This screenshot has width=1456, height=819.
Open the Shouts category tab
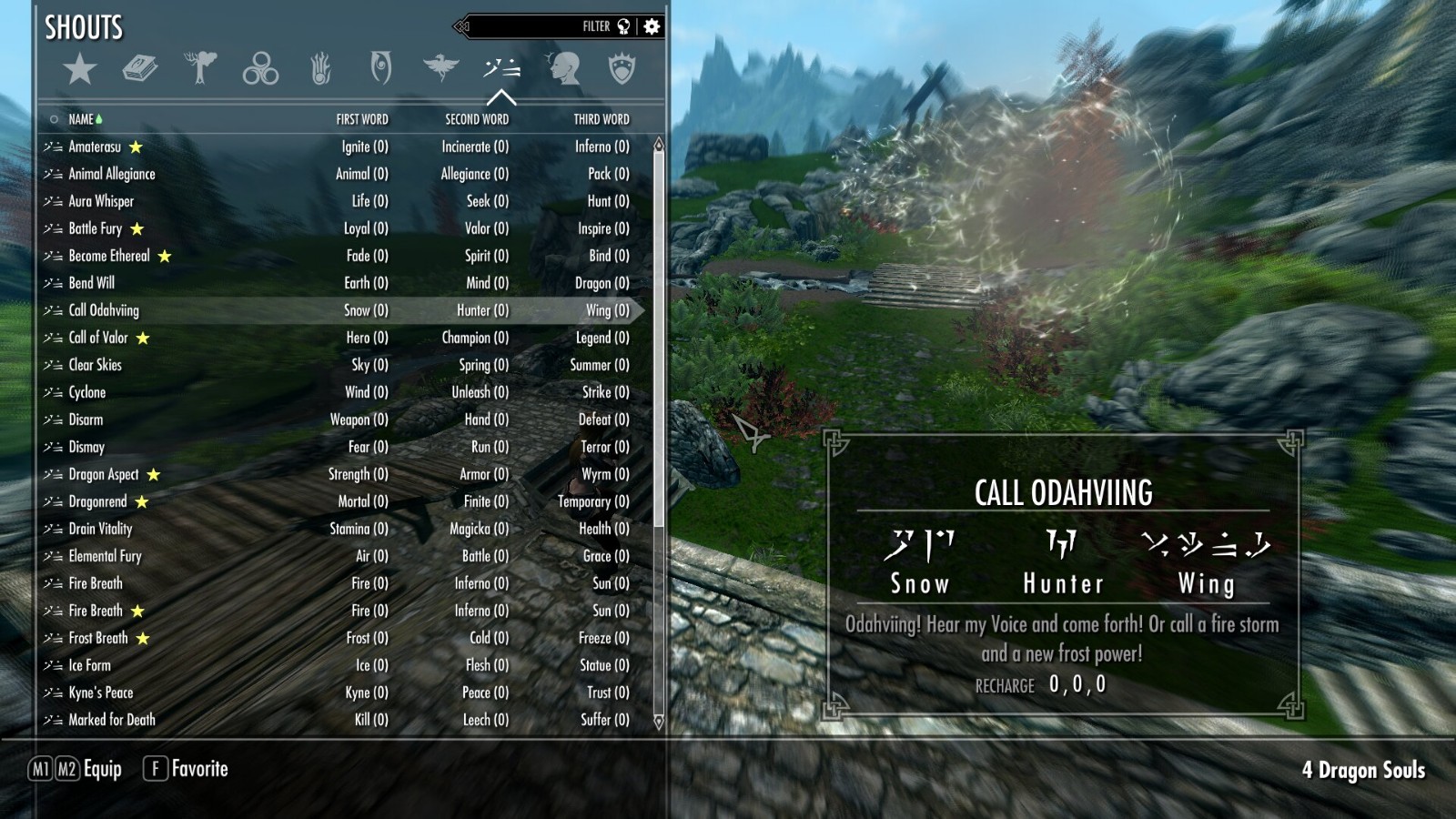point(501,69)
